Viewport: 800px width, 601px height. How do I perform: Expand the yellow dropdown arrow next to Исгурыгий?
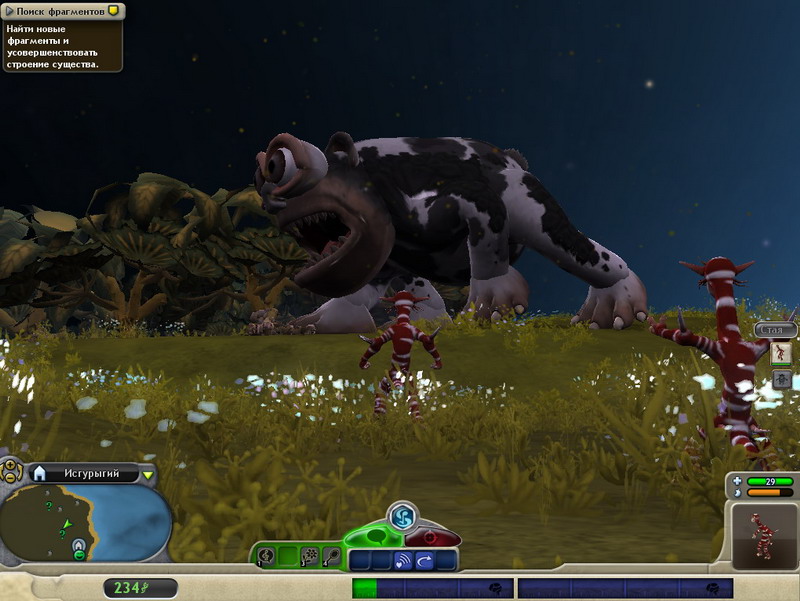click(x=148, y=474)
